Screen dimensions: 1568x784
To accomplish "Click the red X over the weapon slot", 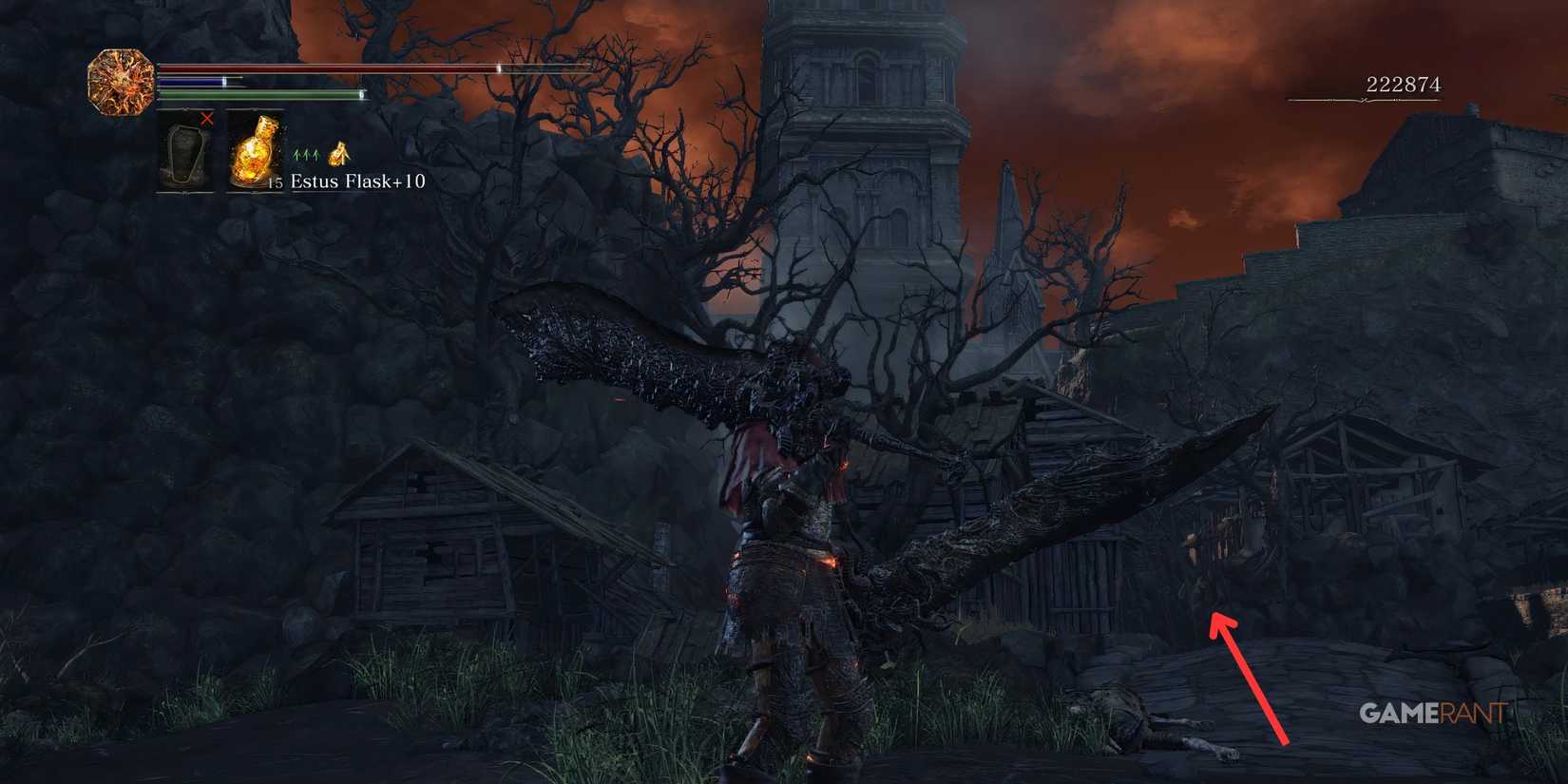I will click(x=207, y=120).
